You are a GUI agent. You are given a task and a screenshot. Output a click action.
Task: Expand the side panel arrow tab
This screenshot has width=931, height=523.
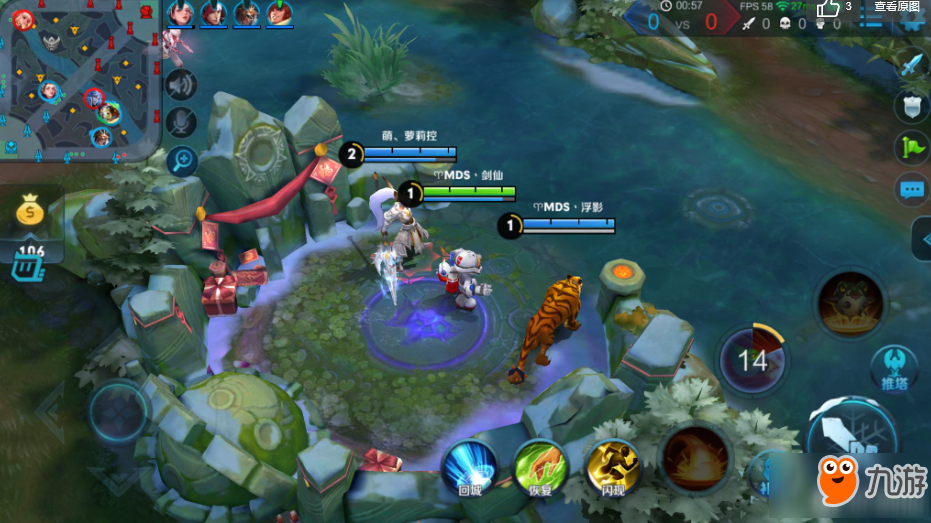[921, 239]
